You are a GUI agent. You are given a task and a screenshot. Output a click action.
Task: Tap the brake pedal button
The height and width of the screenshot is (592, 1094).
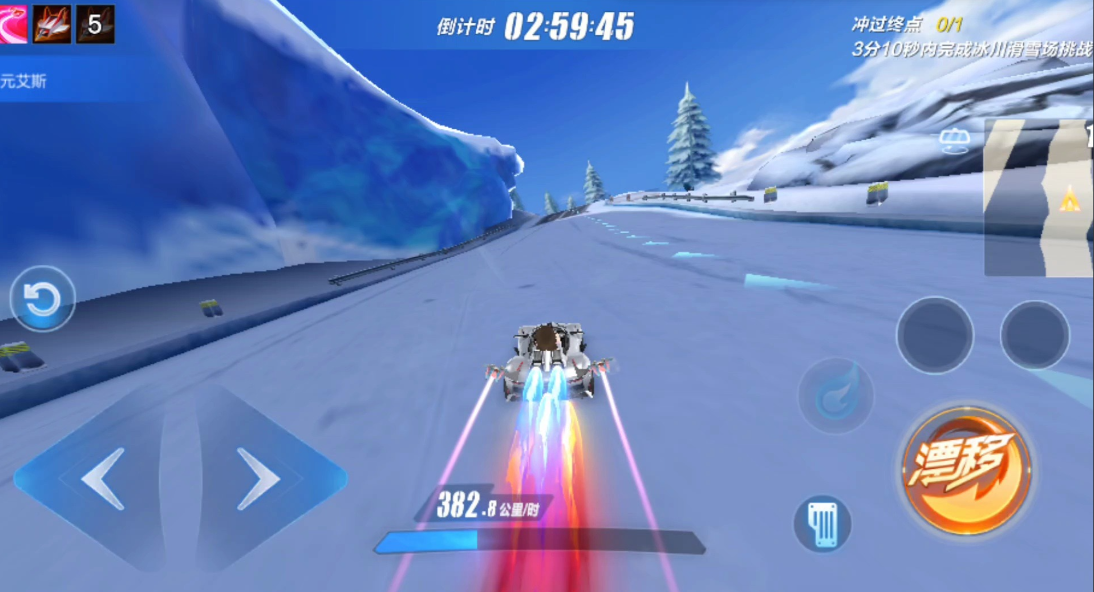pos(822,524)
